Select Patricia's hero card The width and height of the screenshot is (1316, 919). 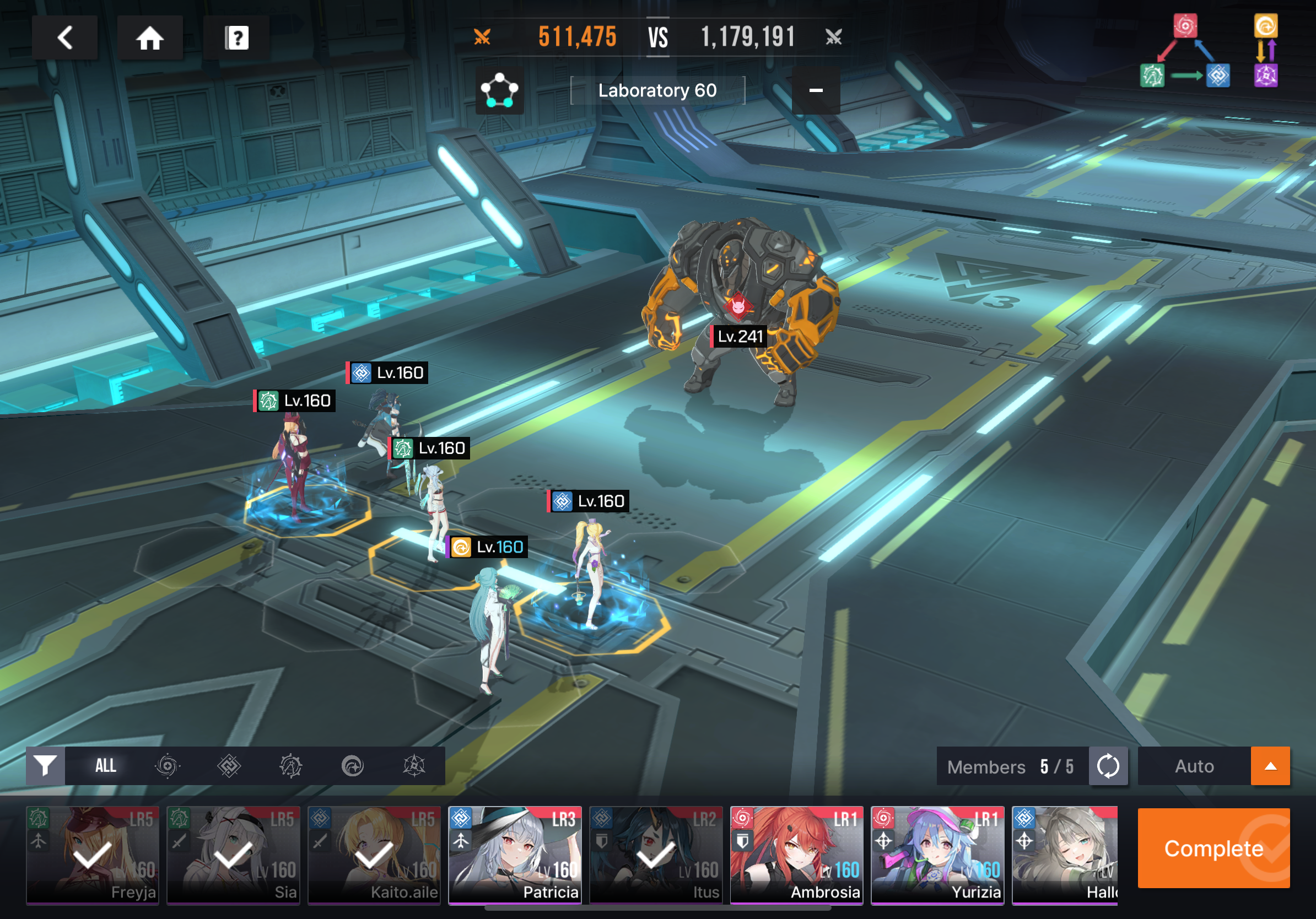[x=515, y=855]
